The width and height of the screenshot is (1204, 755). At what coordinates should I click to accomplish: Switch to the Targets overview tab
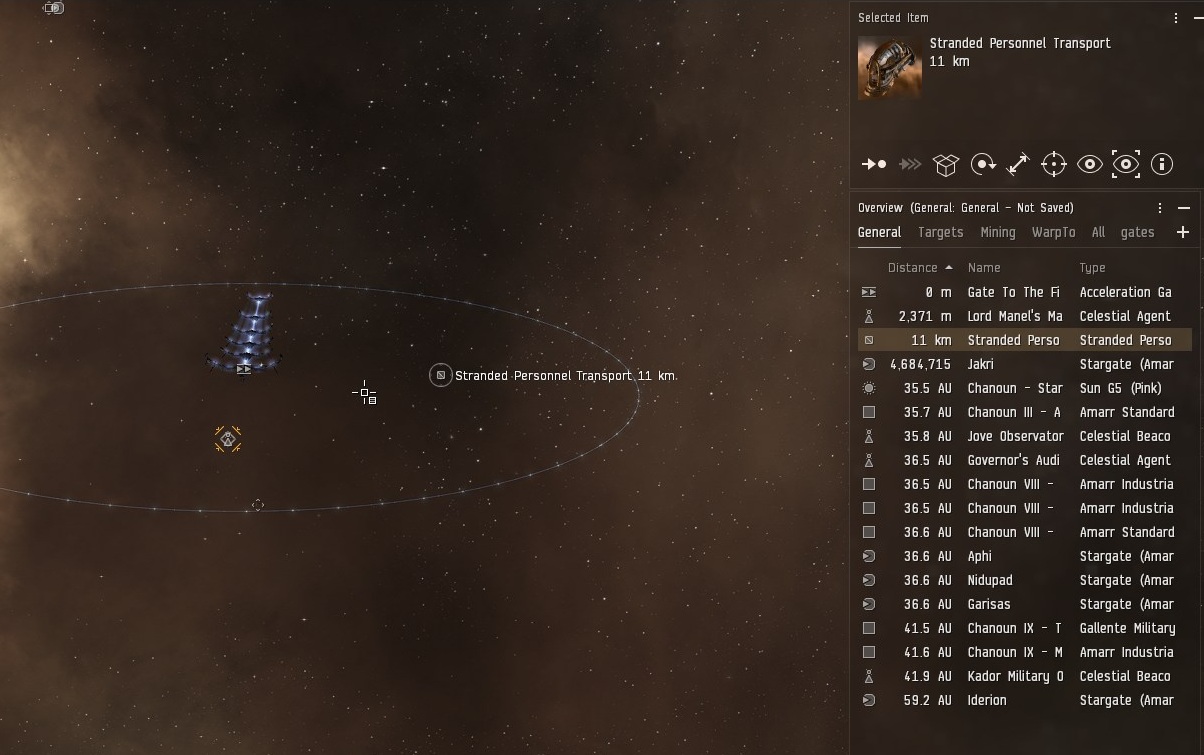[940, 232]
